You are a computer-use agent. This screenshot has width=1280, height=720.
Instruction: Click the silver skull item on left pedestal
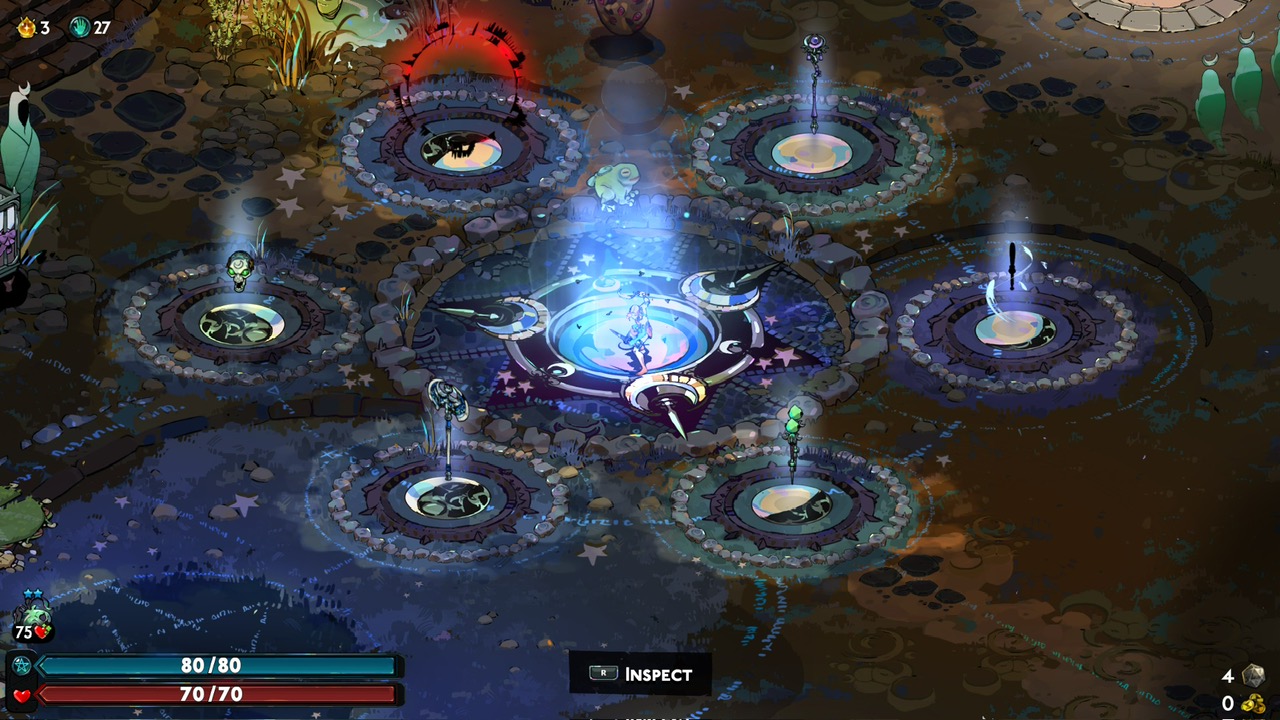click(240, 270)
